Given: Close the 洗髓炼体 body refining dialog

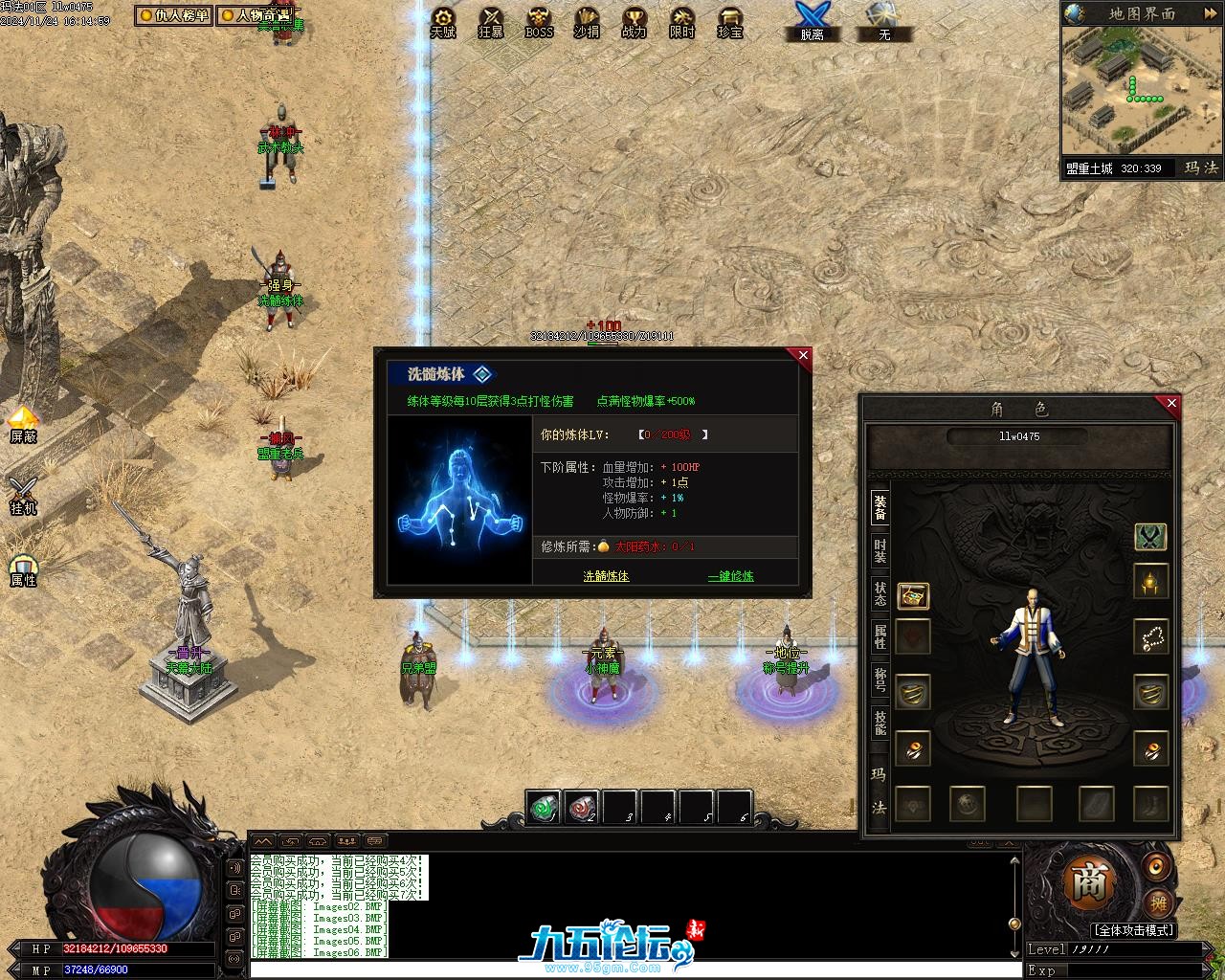Looking at the screenshot, I should [803, 356].
